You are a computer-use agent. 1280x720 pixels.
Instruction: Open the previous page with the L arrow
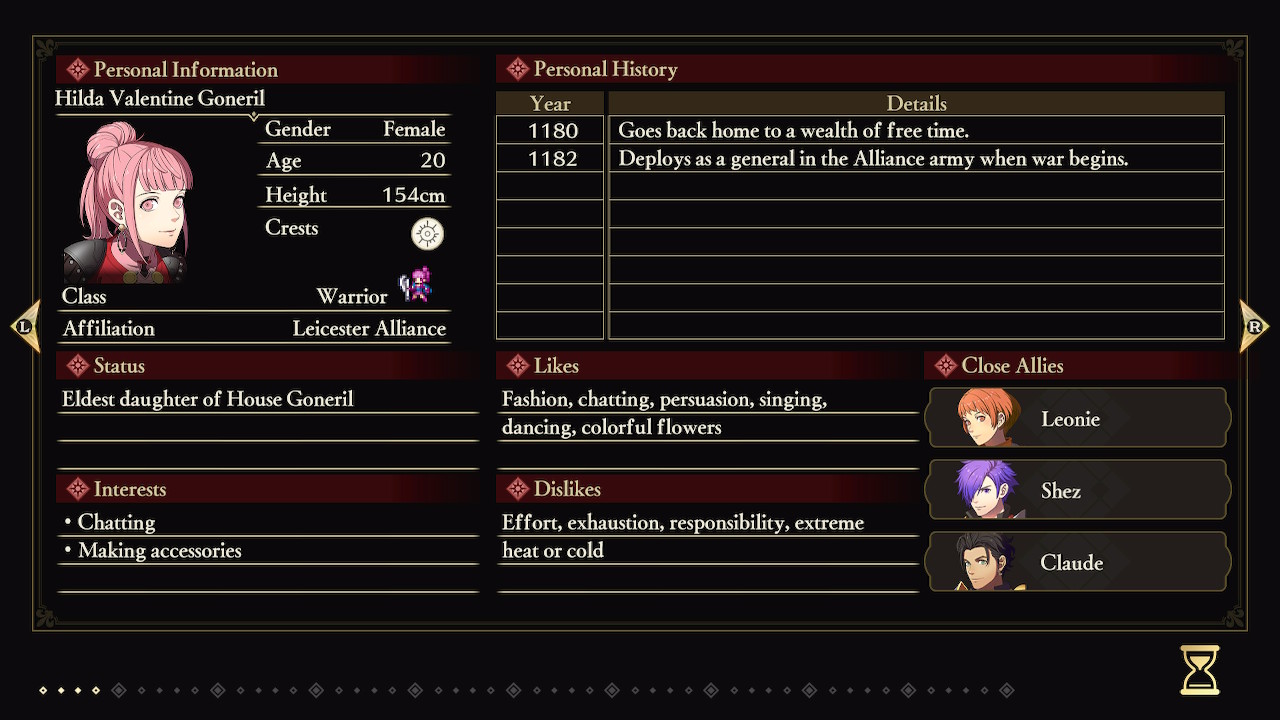25,327
